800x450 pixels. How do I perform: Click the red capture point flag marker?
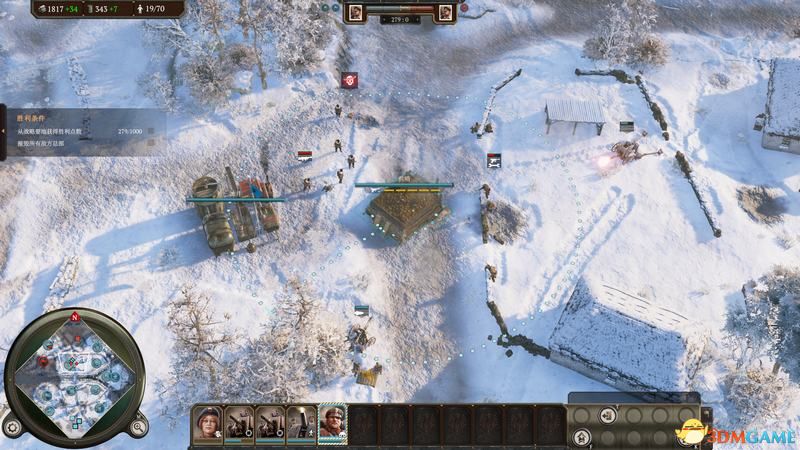(x=349, y=79)
